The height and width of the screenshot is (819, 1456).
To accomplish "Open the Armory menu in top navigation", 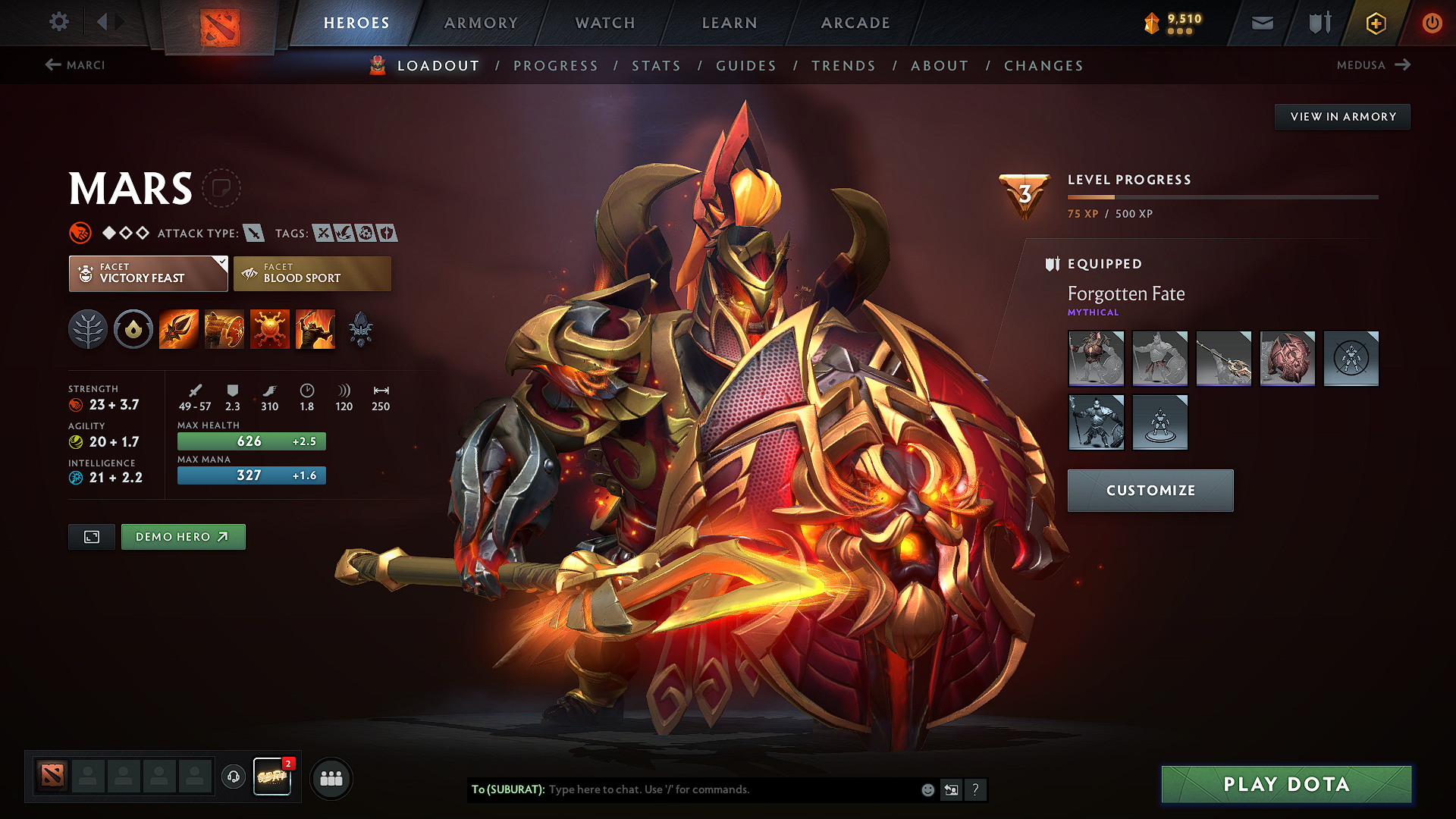I will coord(480,23).
